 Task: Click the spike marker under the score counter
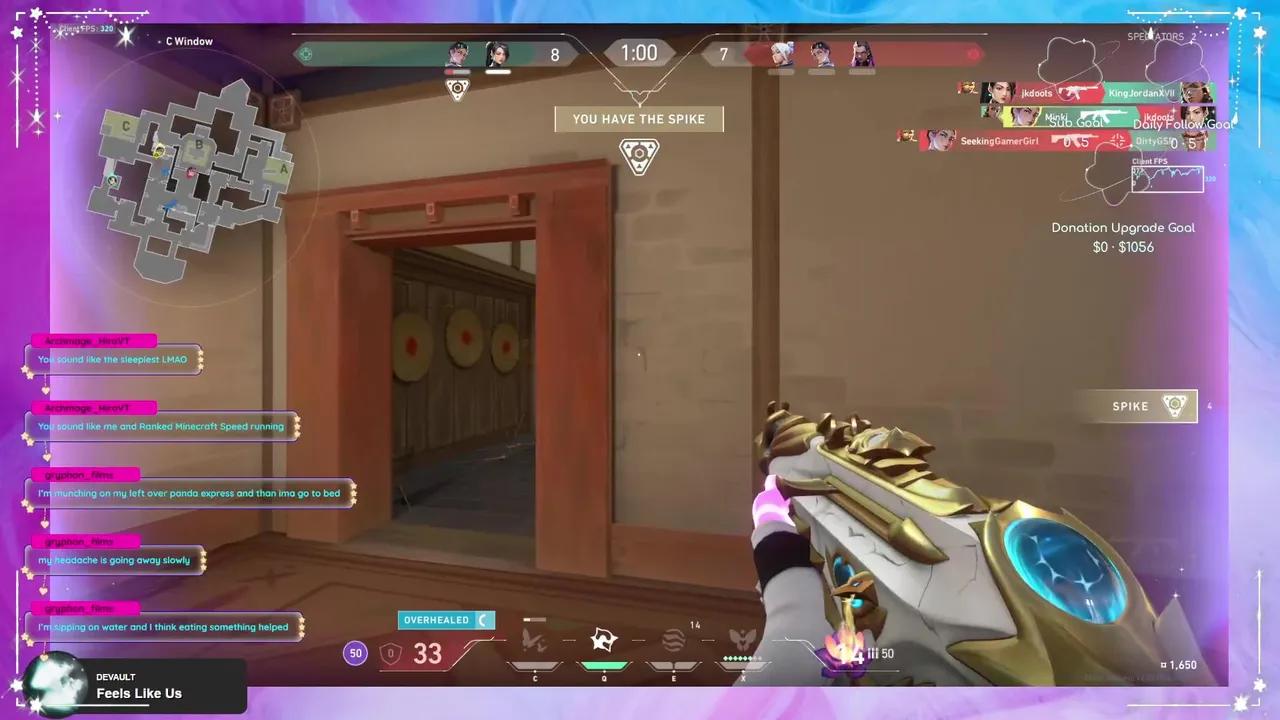coord(457,89)
